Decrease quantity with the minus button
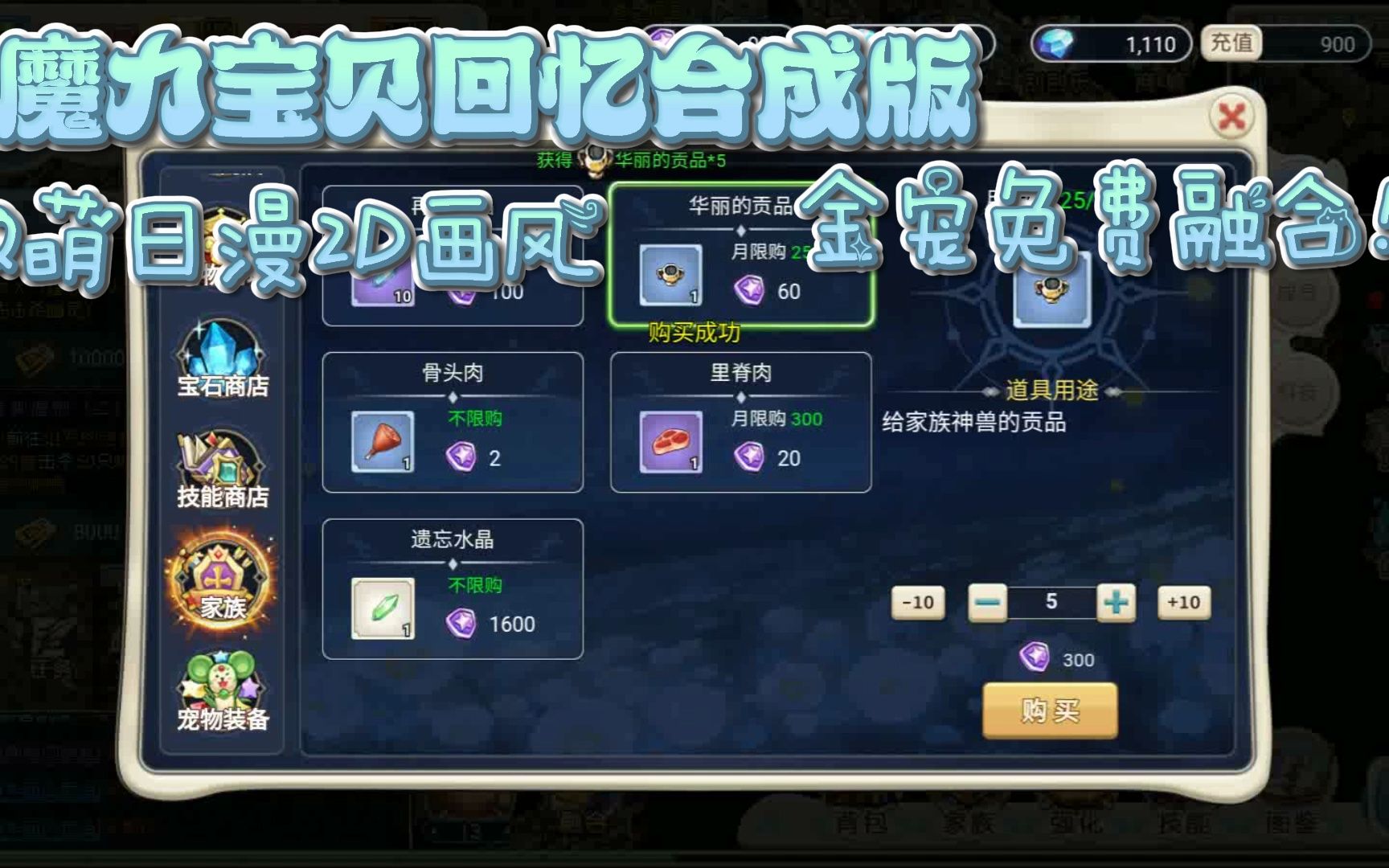Viewport: 1389px width, 868px height. 990,603
